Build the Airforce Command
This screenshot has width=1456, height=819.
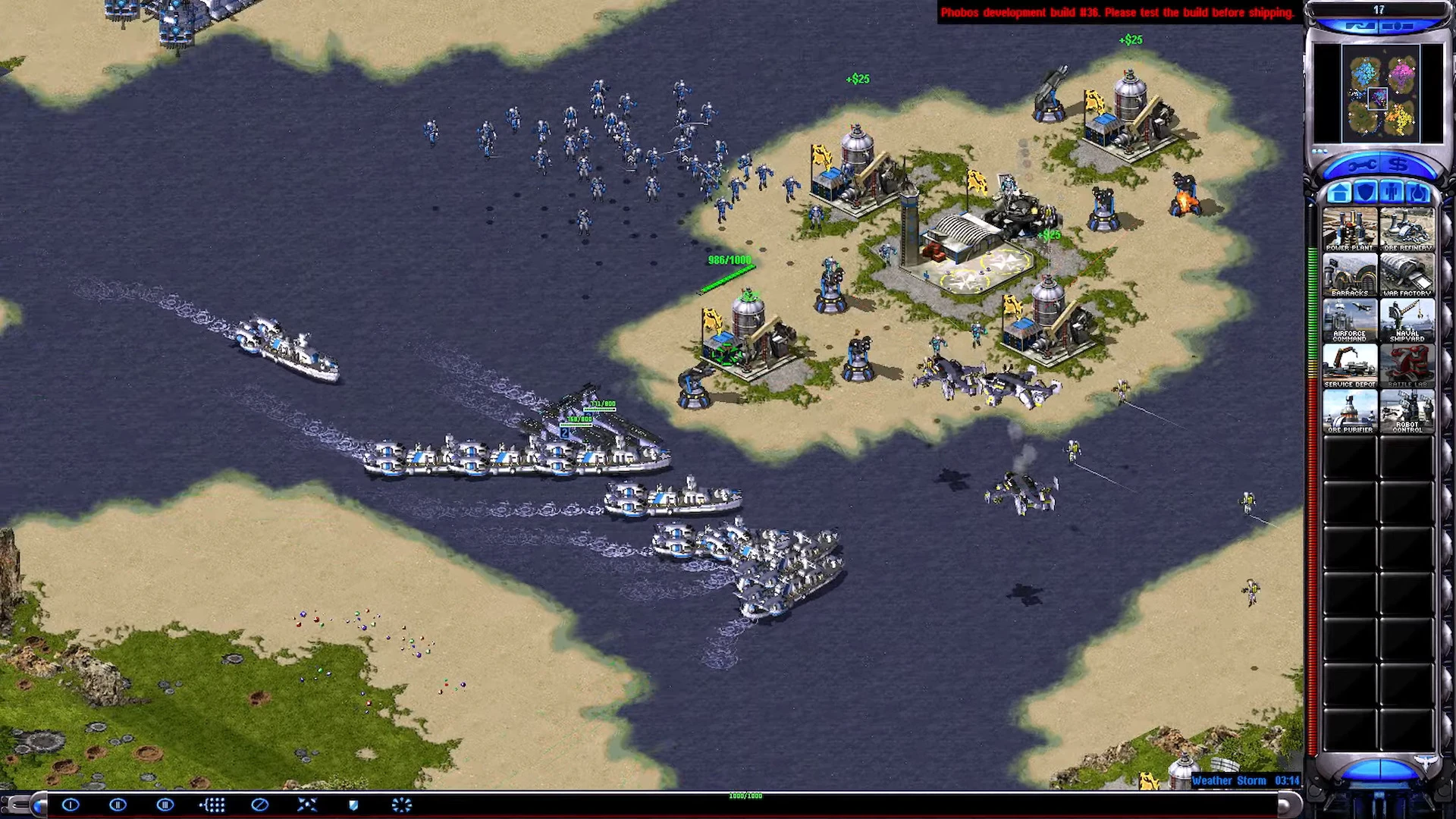pos(1349,320)
